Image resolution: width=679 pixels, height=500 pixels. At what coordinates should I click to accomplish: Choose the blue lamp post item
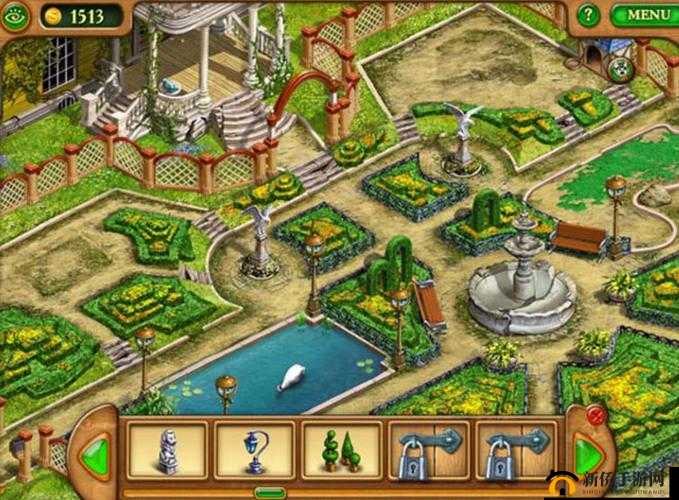pos(254,448)
